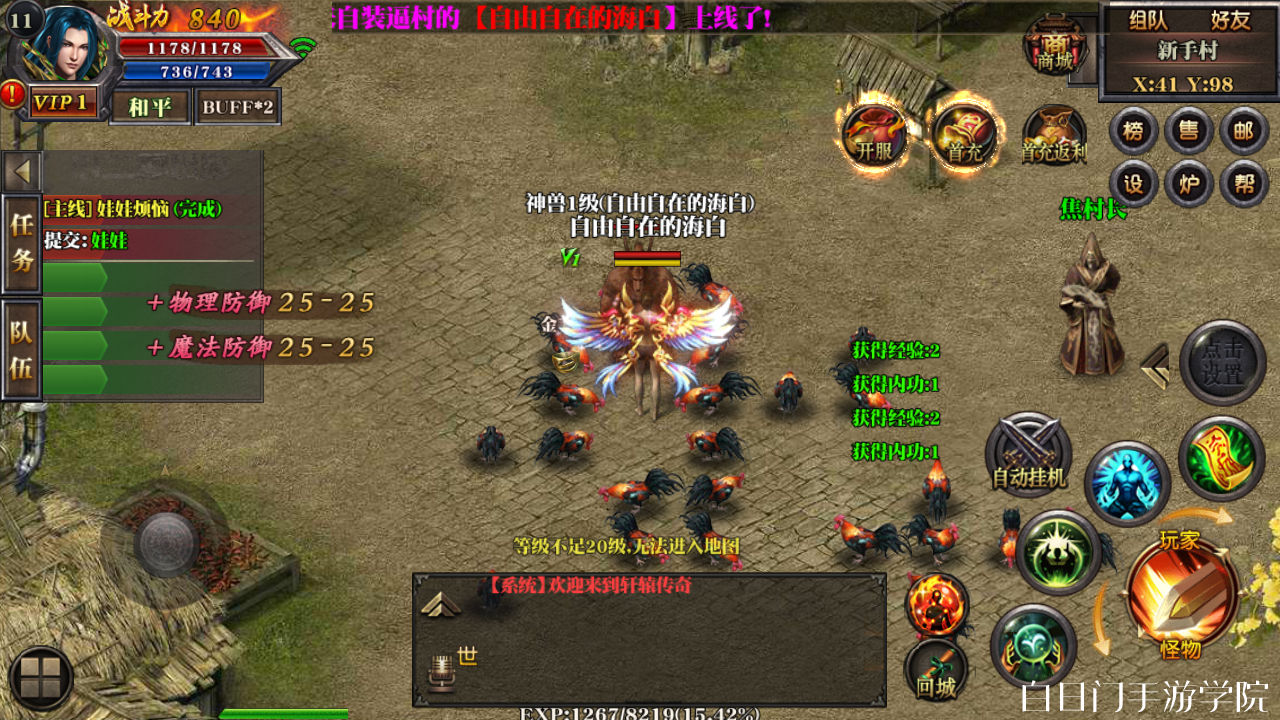Switch to the 任务 quest tab
Screen dimensions: 1280x720
[21, 243]
